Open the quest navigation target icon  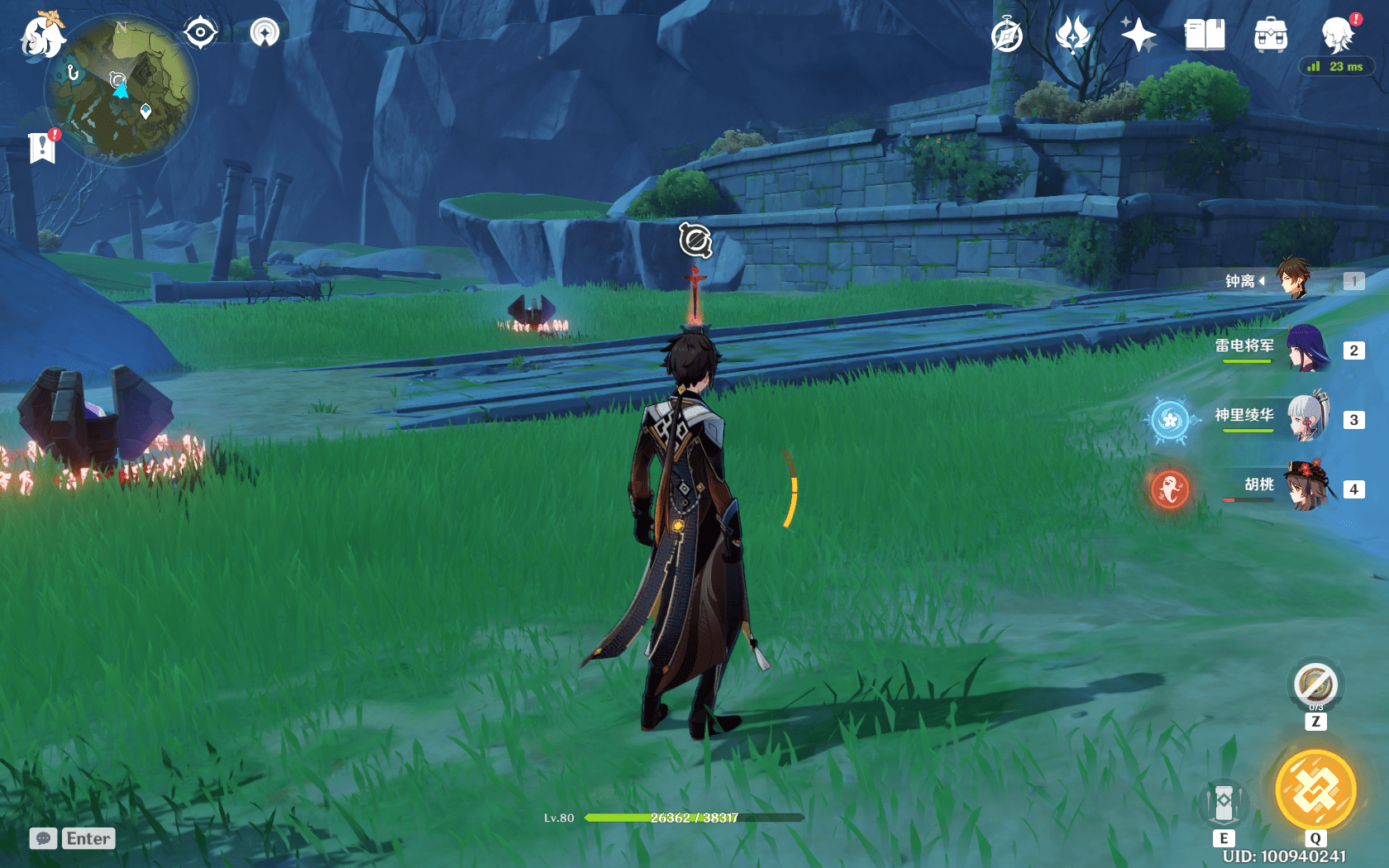(200, 33)
